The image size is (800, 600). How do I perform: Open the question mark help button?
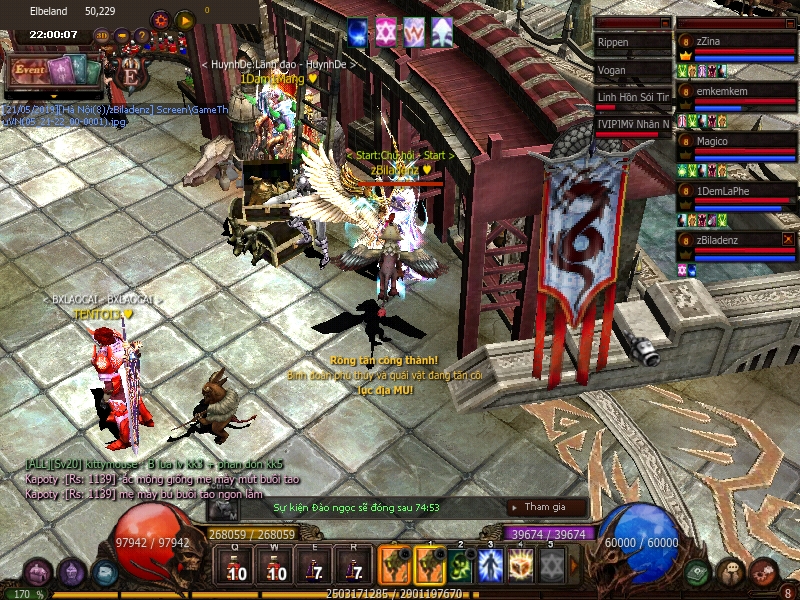[141, 36]
